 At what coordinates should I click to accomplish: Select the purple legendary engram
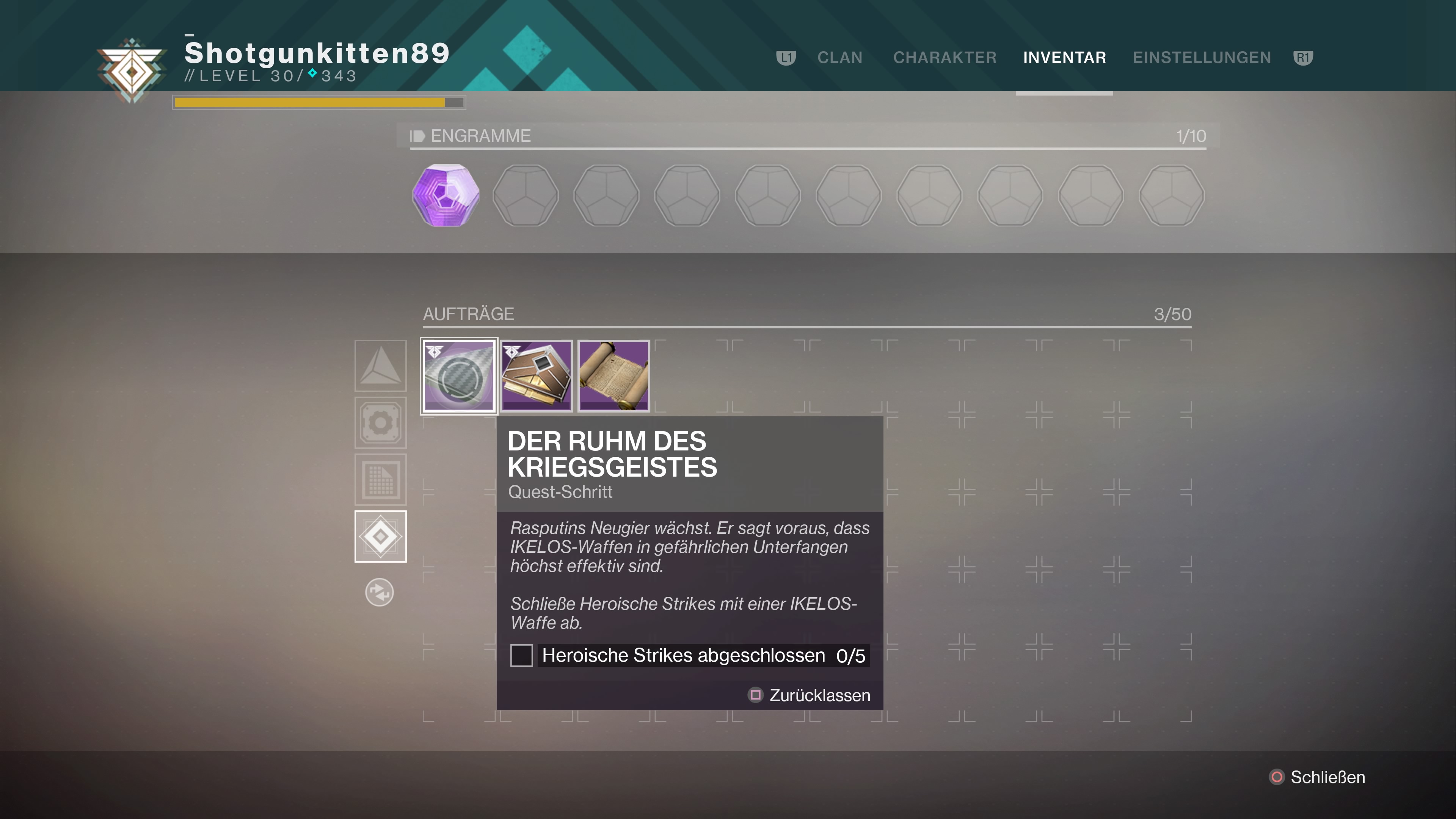tap(446, 196)
